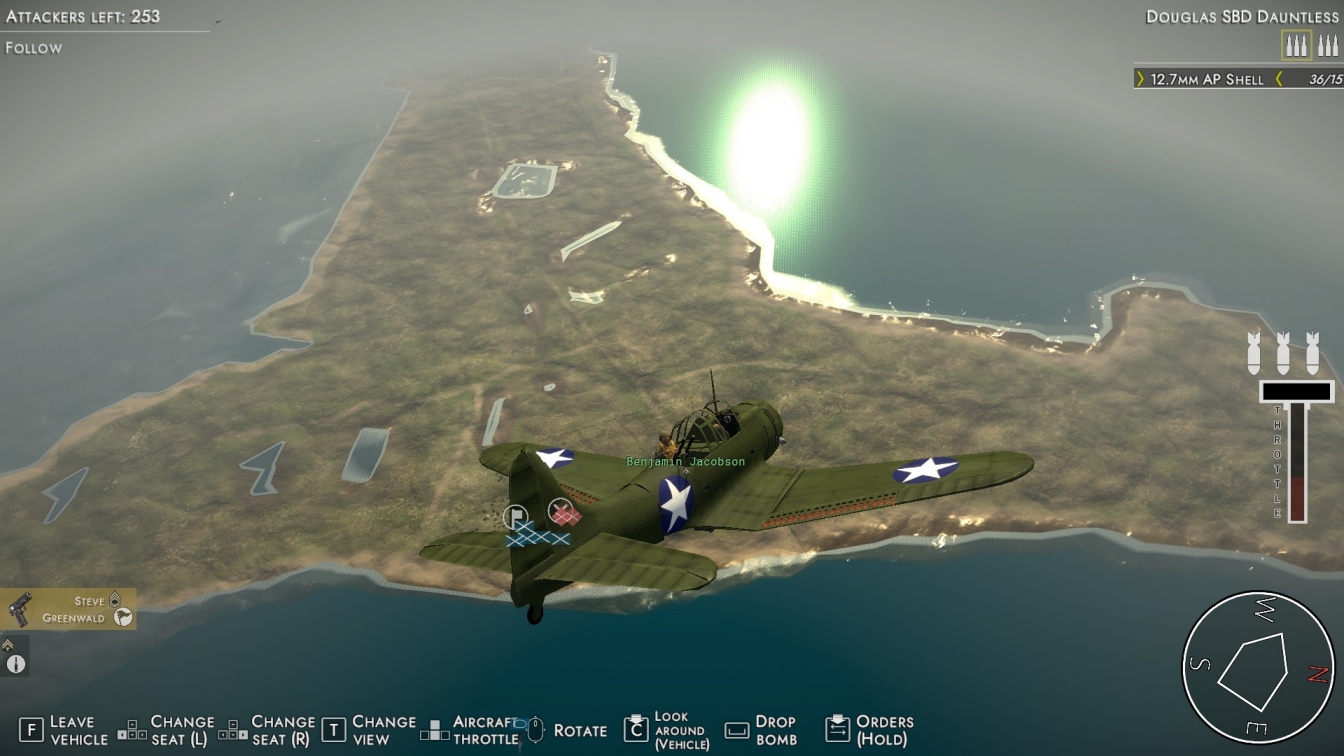Click the Follow order label

click(x=34, y=48)
